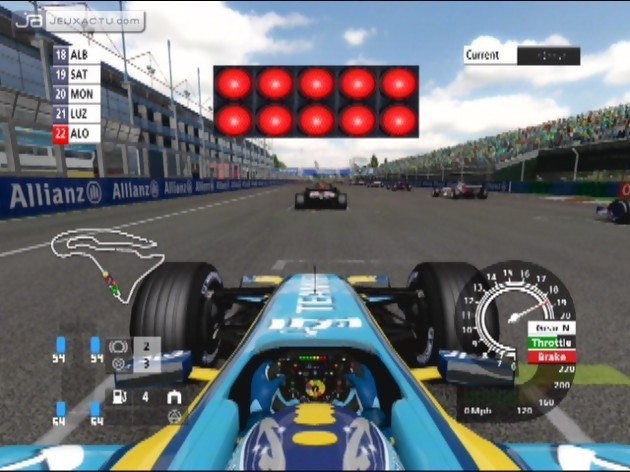
Task: Select the highlighted ALO position row
Action: pos(76,134)
